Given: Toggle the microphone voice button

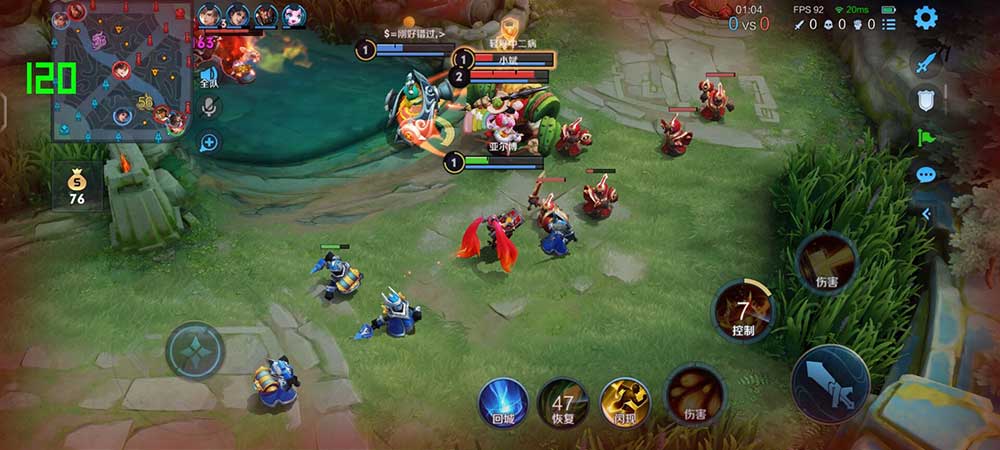Looking at the screenshot, I should click(x=209, y=107).
